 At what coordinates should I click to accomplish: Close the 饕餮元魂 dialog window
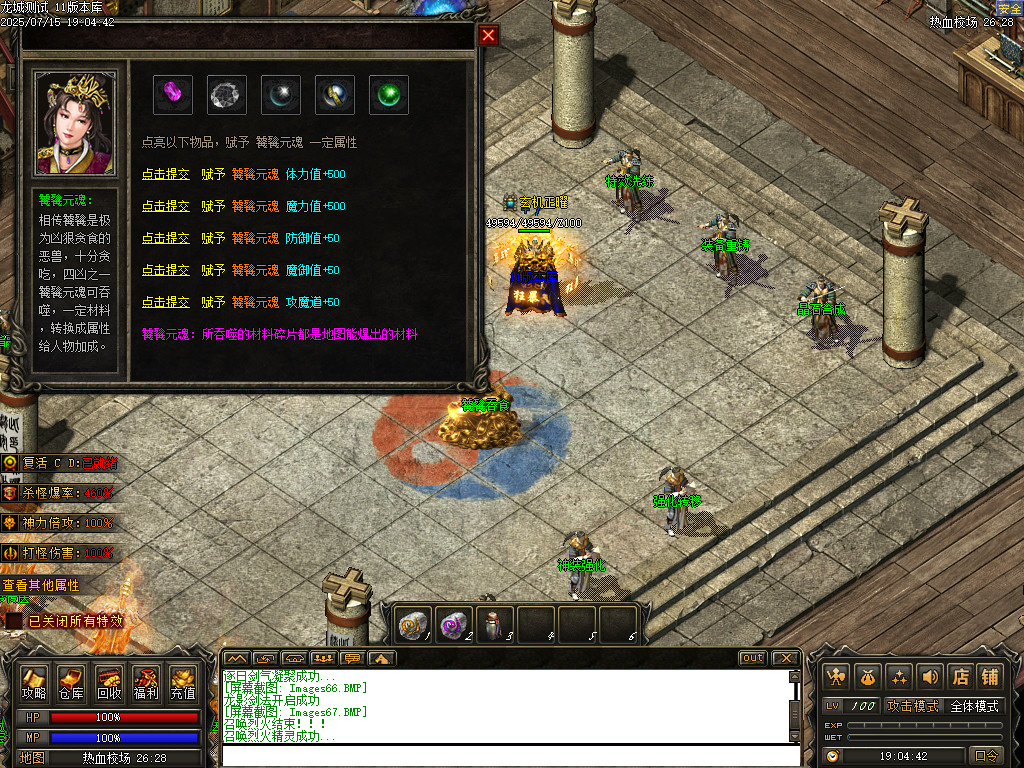tap(488, 36)
